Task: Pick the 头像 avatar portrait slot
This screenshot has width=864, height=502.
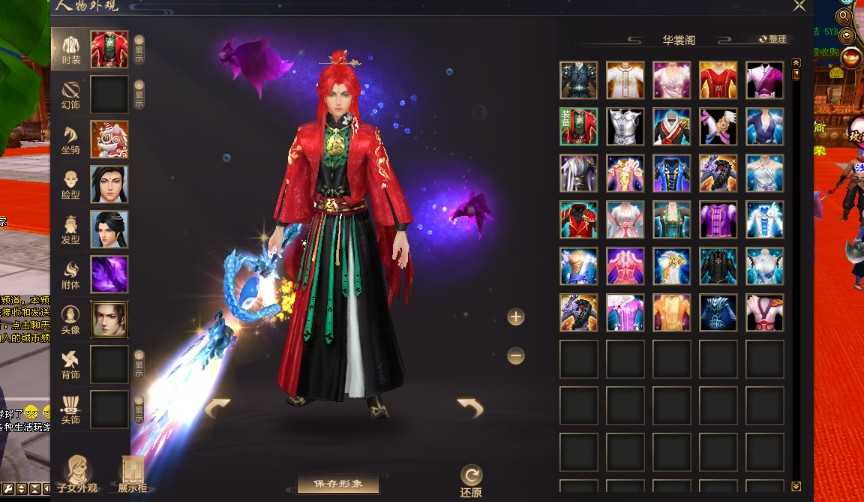Action: (x=109, y=319)
